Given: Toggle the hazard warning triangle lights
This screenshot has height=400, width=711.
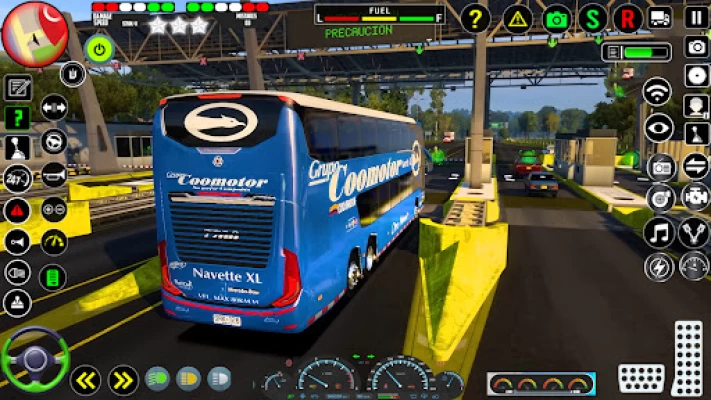Looking at the screenshot, I should click(x=517, y=18).
